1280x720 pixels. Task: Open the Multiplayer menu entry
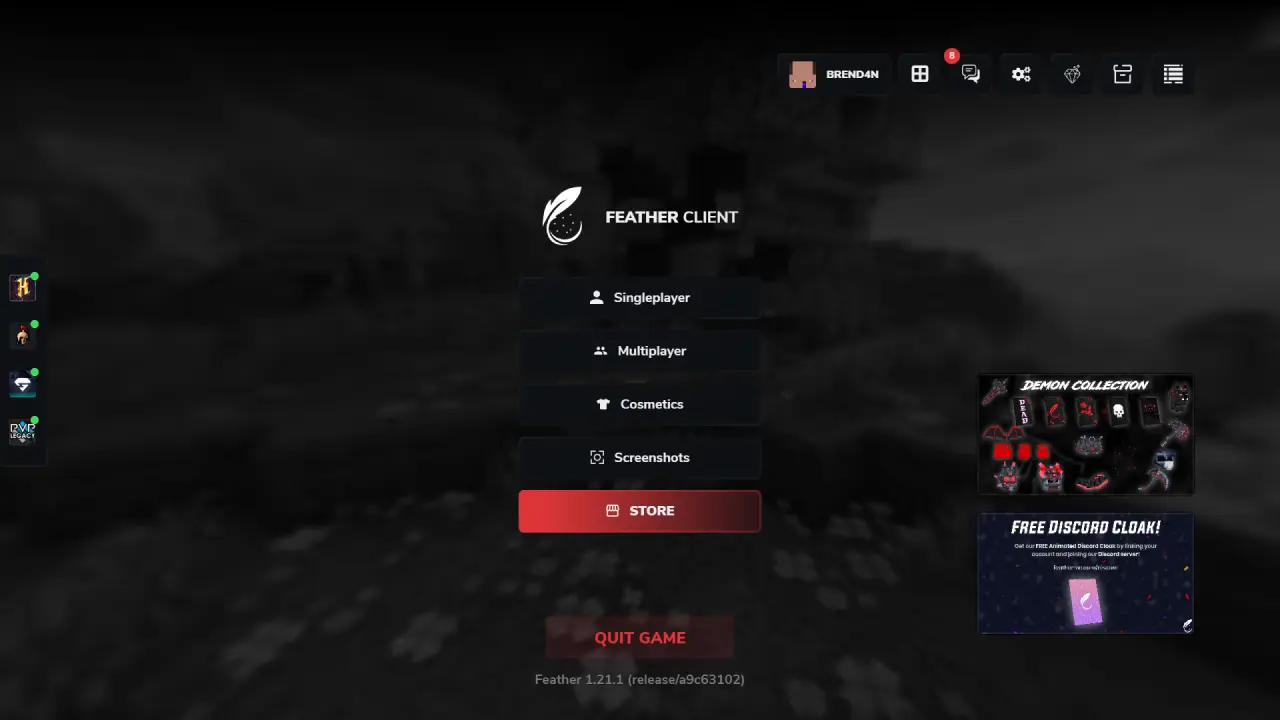click(x=640, y=350)
